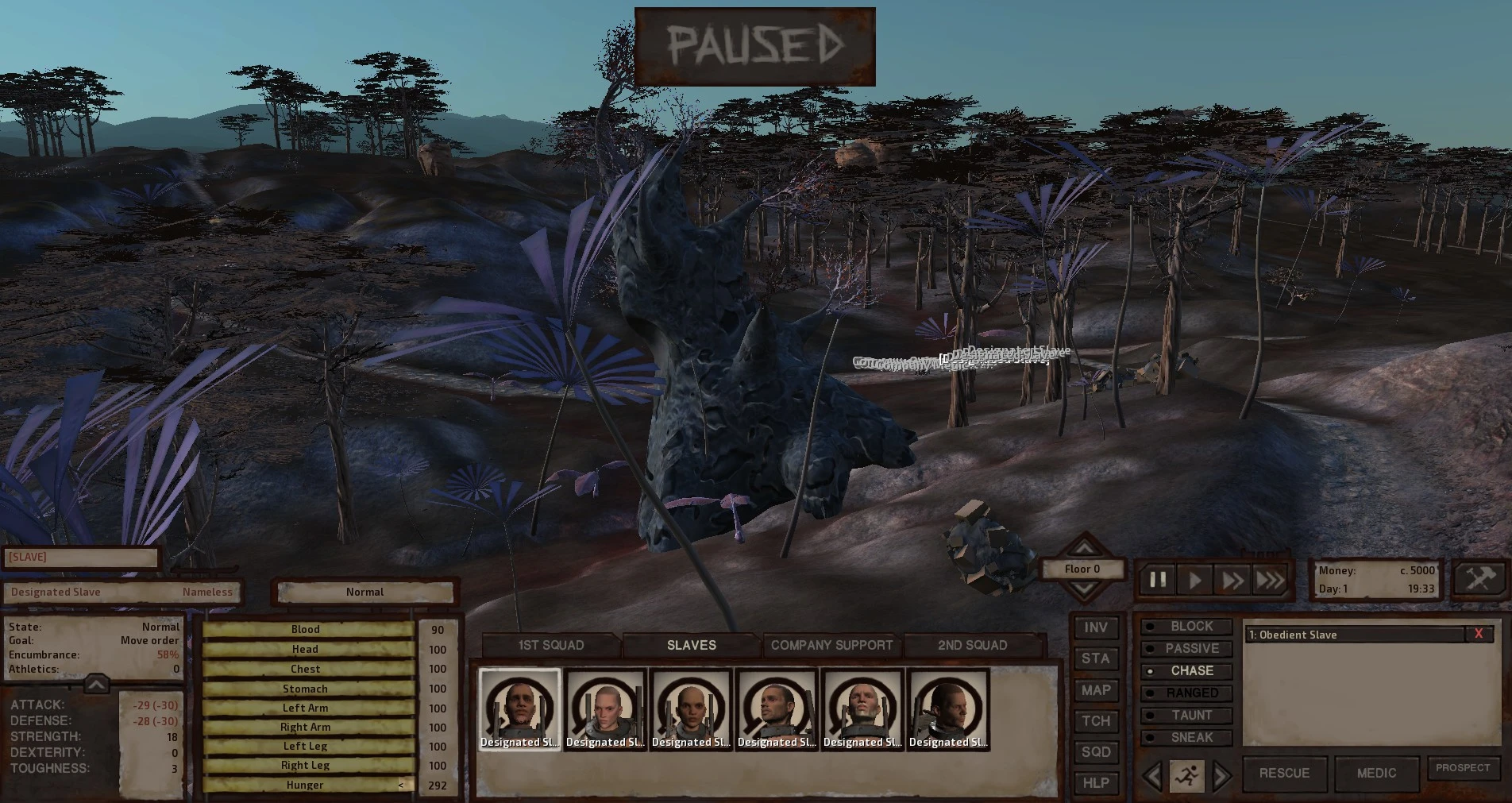Image resolution: width=1512 pixels, height=803 pixels.
Task: Open the TCH tech panel
Action: [x=1096, y=721]
